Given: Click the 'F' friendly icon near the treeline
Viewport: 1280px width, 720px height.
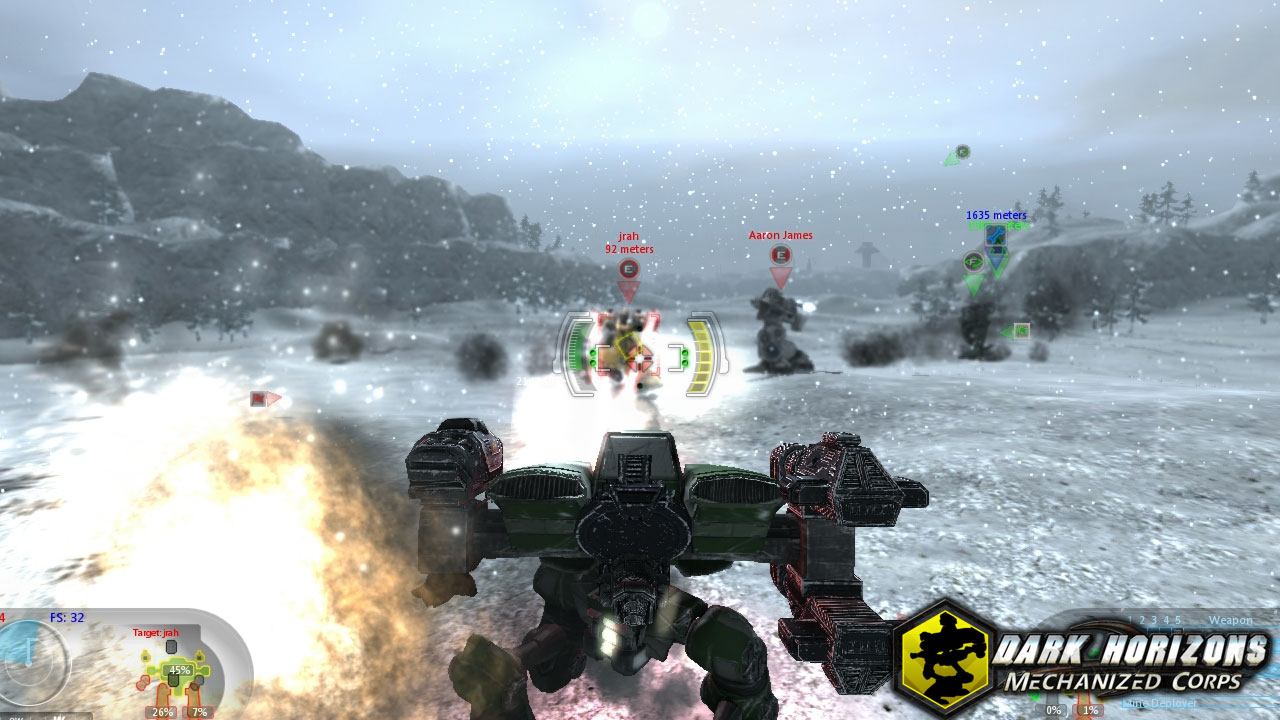Looking at the screenshot, I should coord(972,261).
